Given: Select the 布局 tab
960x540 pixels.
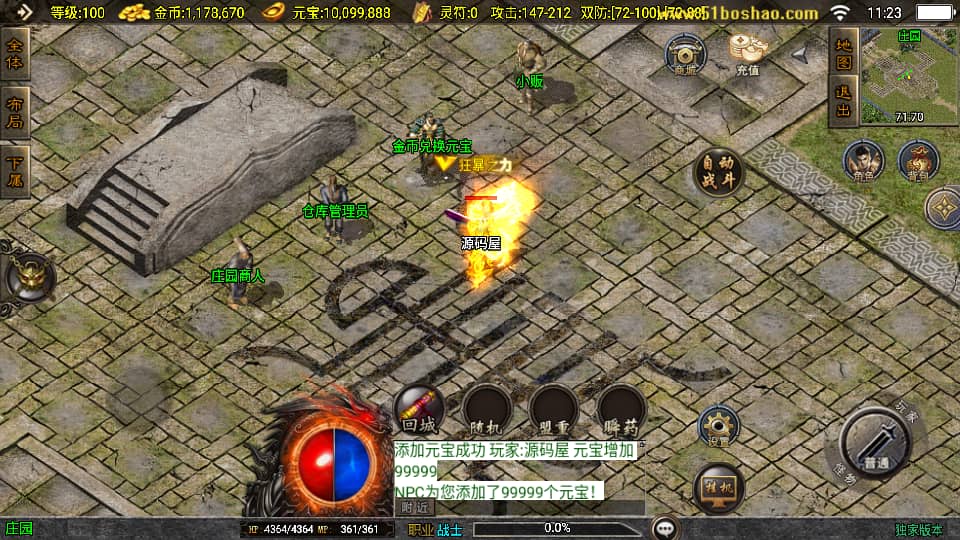Looking at the screenshot, I should (16, 112).
